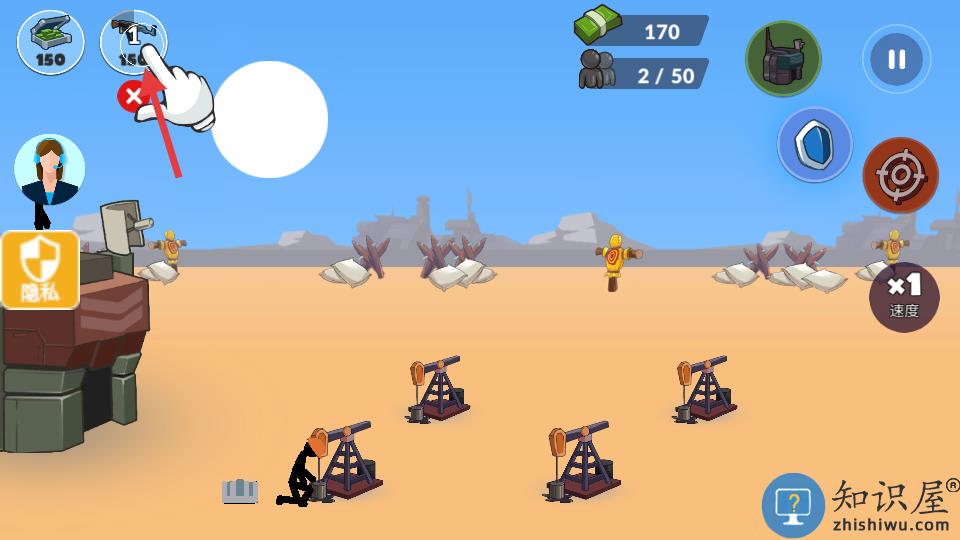Open the orange 隐私 privacy button
960x540 pixels.
click(x=40, y=269)
